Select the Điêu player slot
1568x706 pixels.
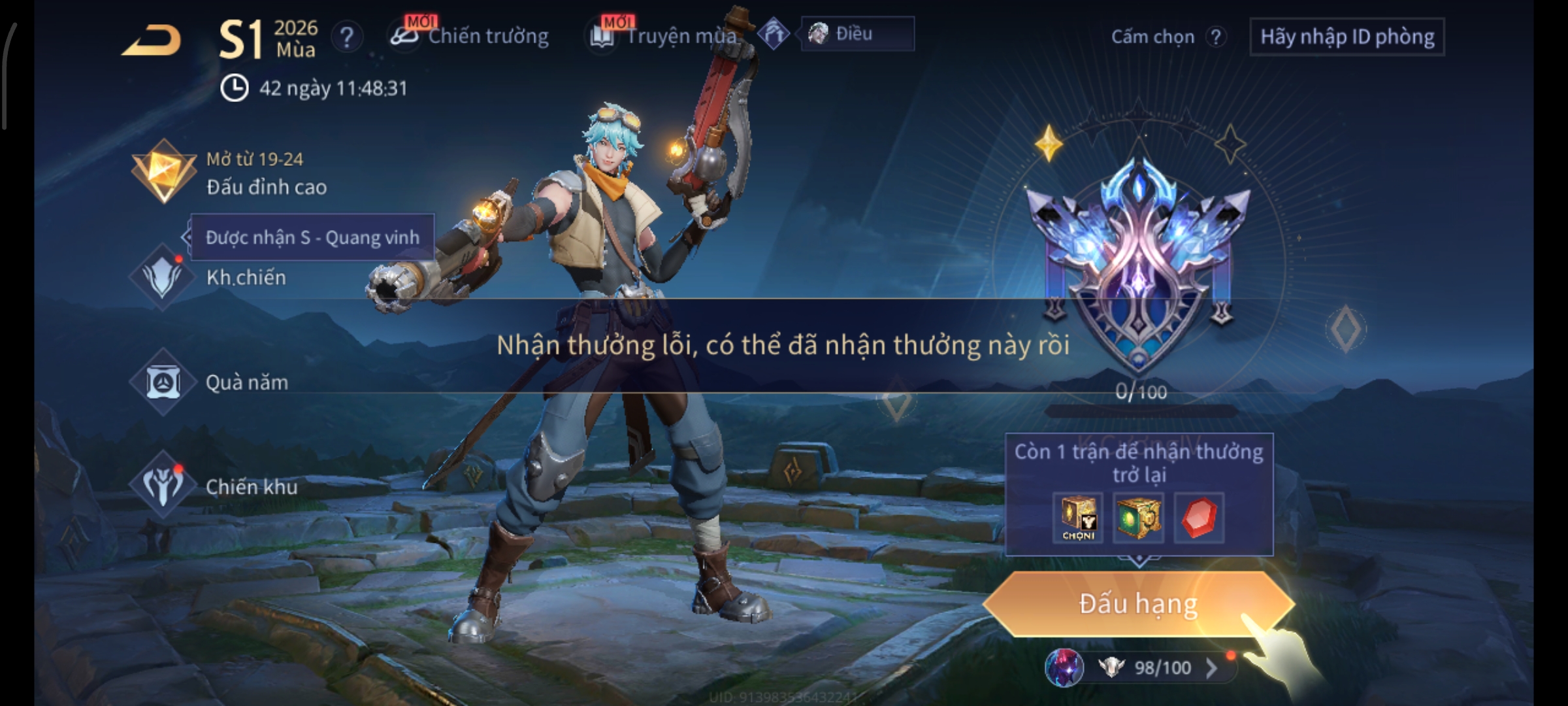(x=857, y=34)
